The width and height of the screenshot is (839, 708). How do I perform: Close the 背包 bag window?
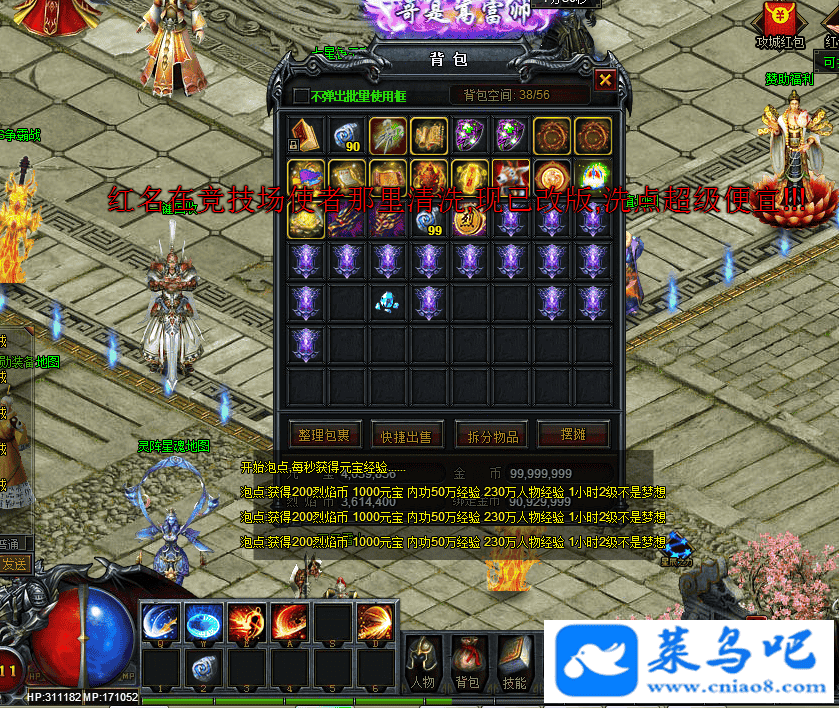coord(604,80)
